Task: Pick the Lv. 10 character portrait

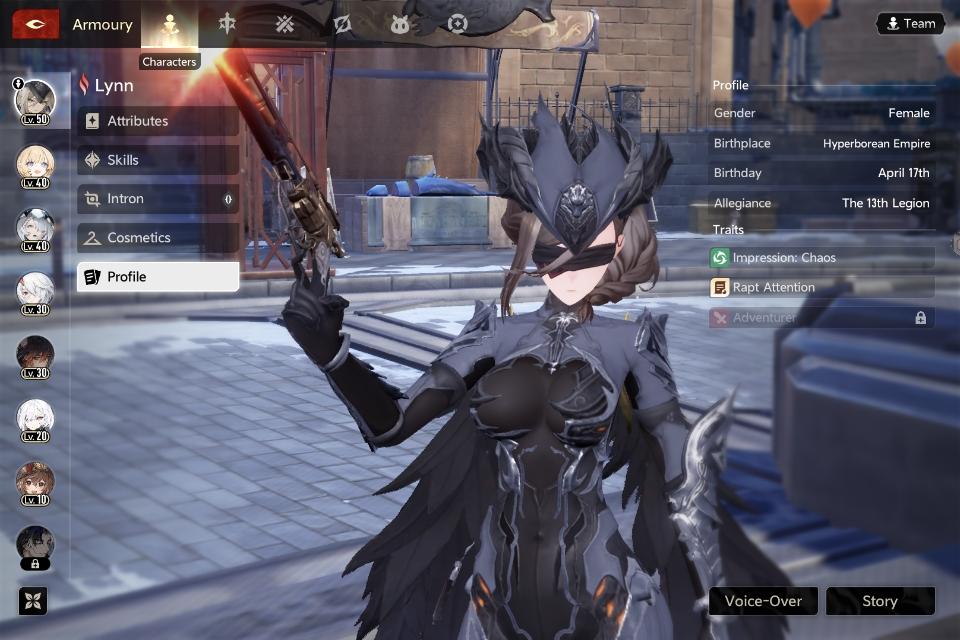Action: tap(35, 483)
